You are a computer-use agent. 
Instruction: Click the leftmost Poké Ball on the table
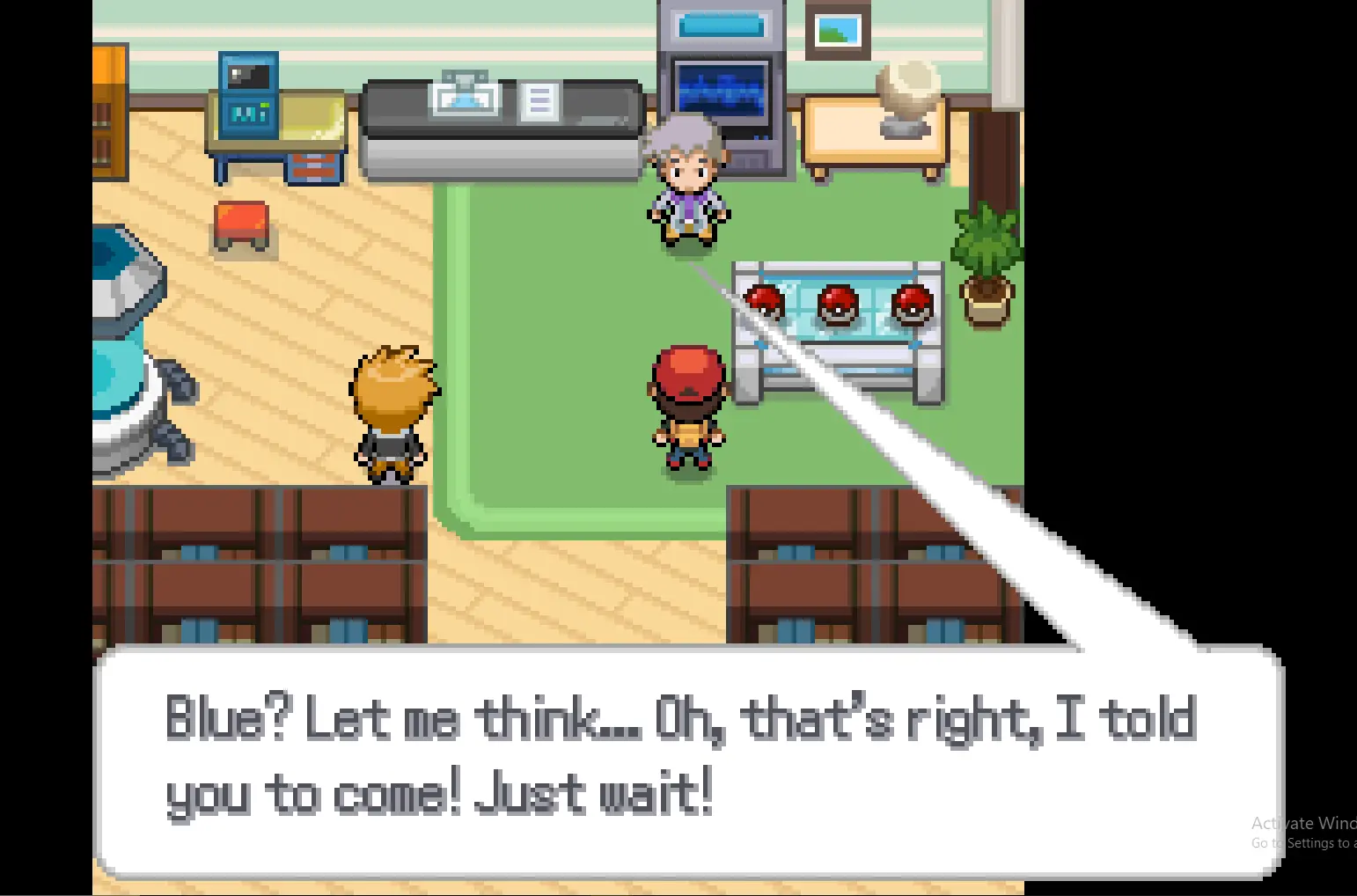tap(765, 304)
